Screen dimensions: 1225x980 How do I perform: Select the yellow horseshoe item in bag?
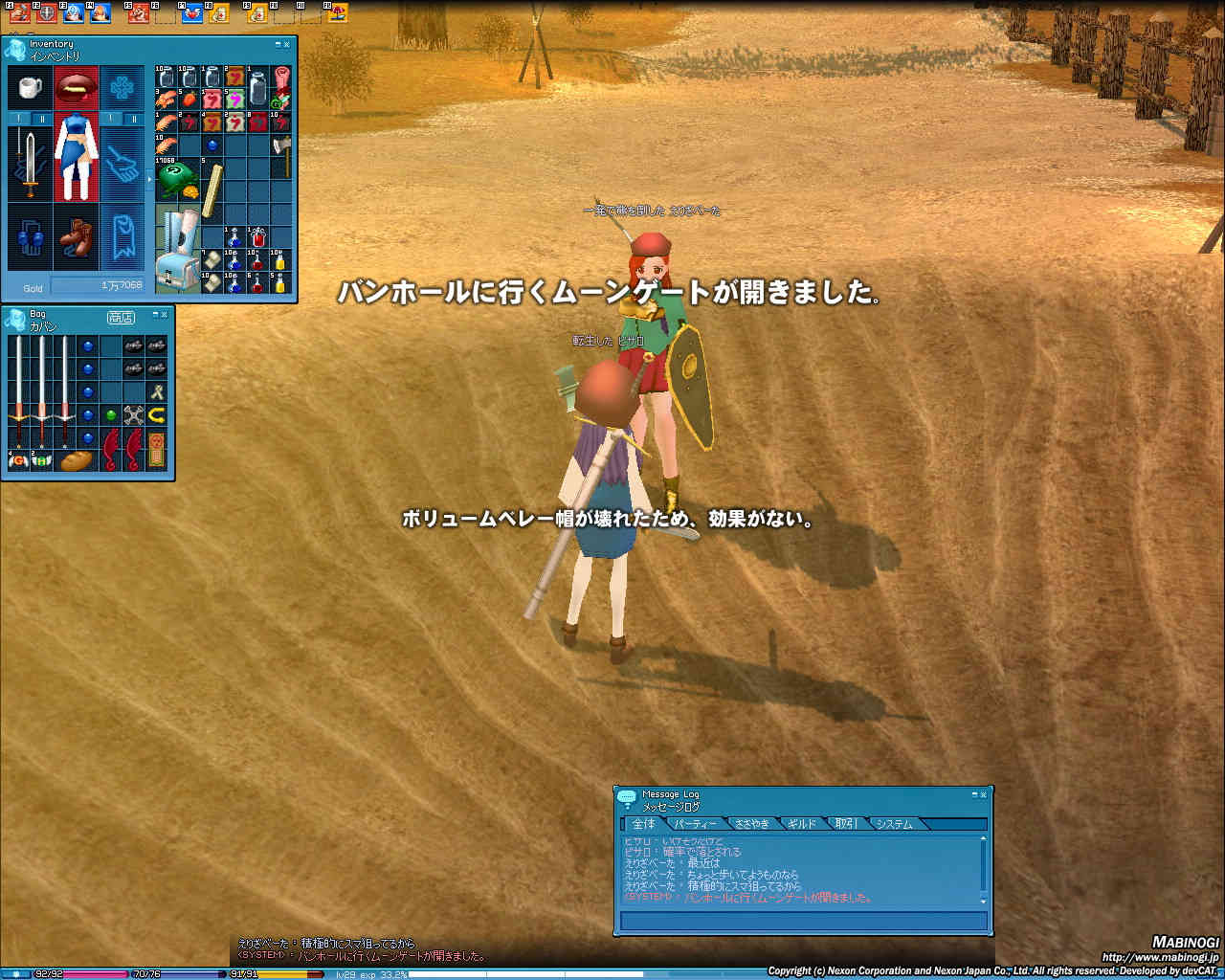coord(156,415)
